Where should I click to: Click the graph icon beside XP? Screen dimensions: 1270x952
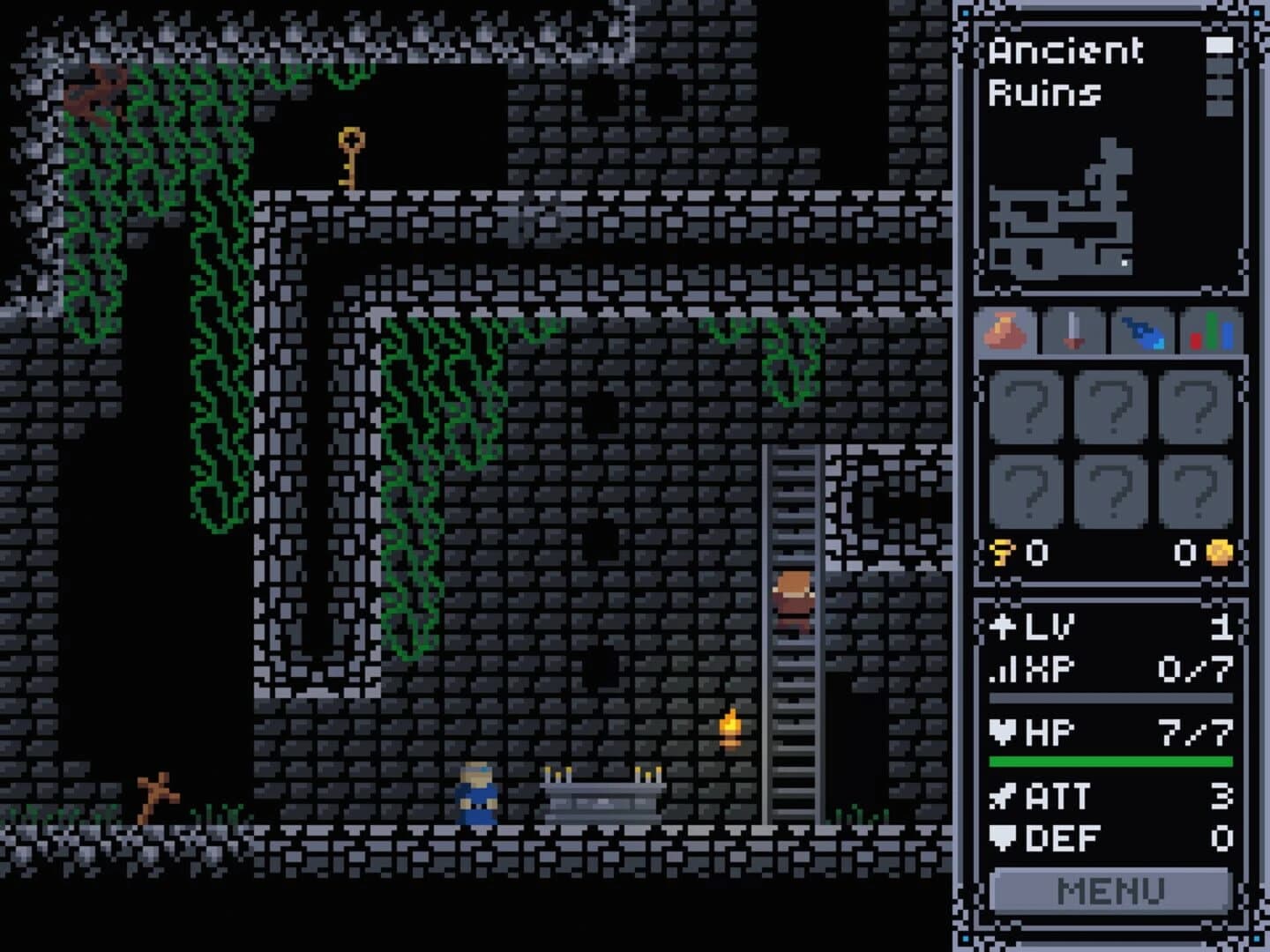(x=1003, y=670)
